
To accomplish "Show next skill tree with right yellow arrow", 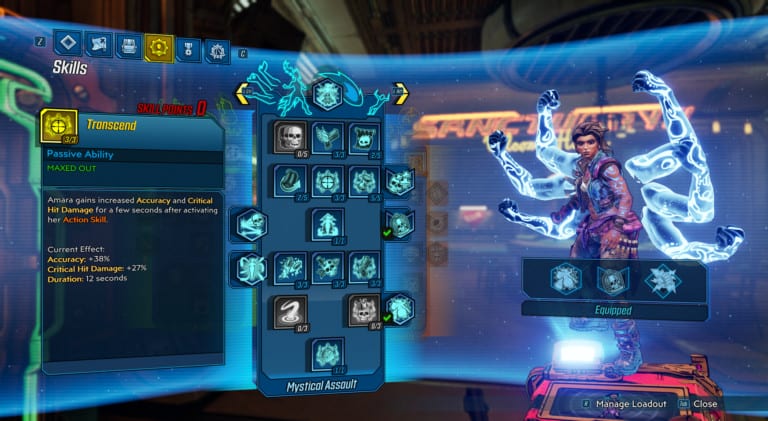I will click(x=400, y=95).
